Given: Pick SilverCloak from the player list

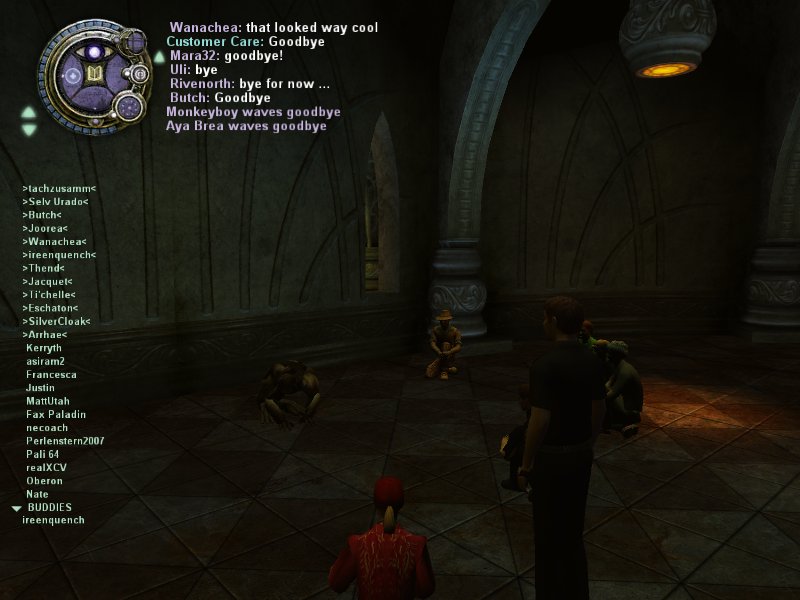Looking at the screenshot, I should point(56,321).
